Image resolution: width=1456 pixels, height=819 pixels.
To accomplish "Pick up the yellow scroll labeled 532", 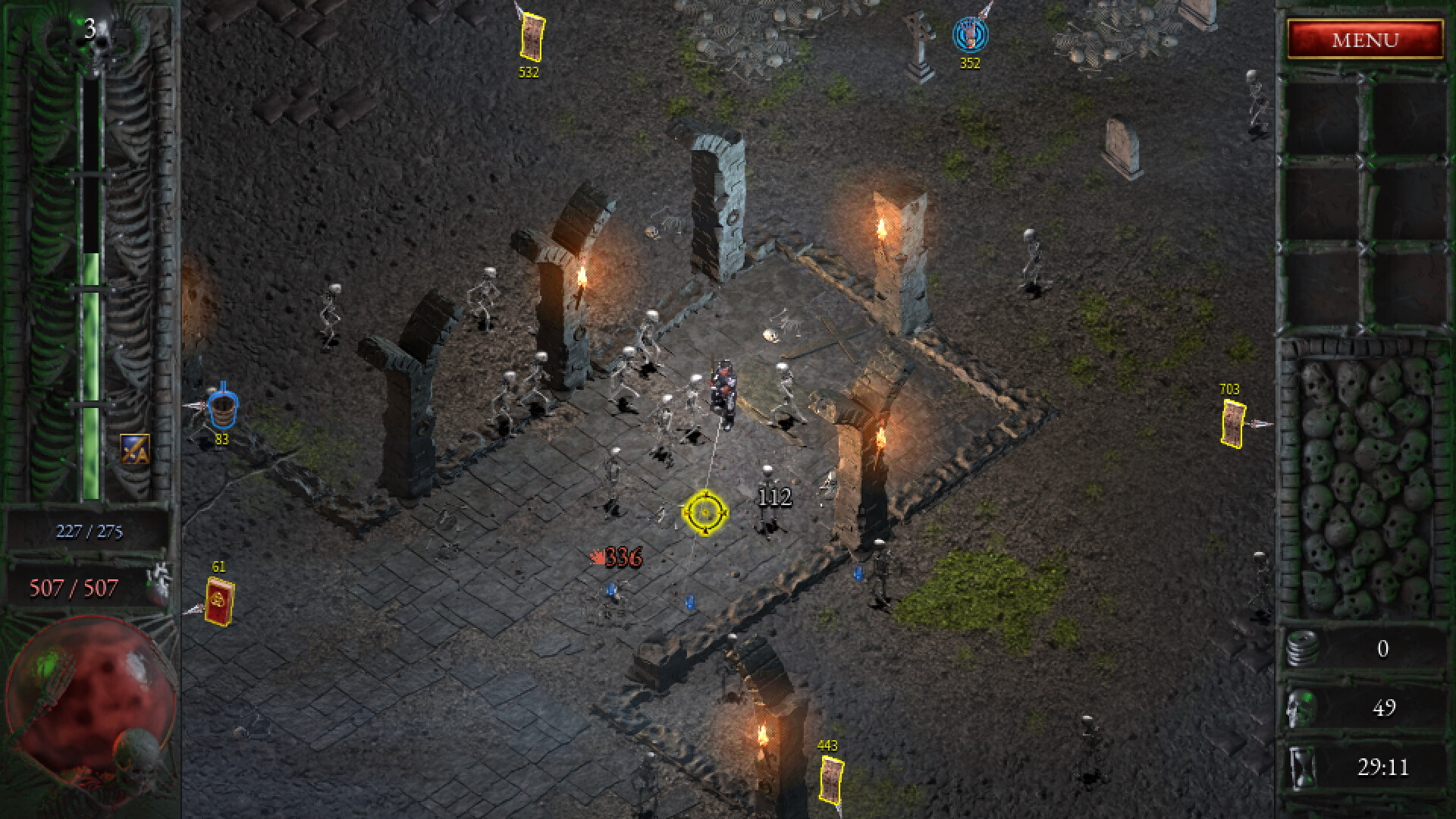I will 531,36.
